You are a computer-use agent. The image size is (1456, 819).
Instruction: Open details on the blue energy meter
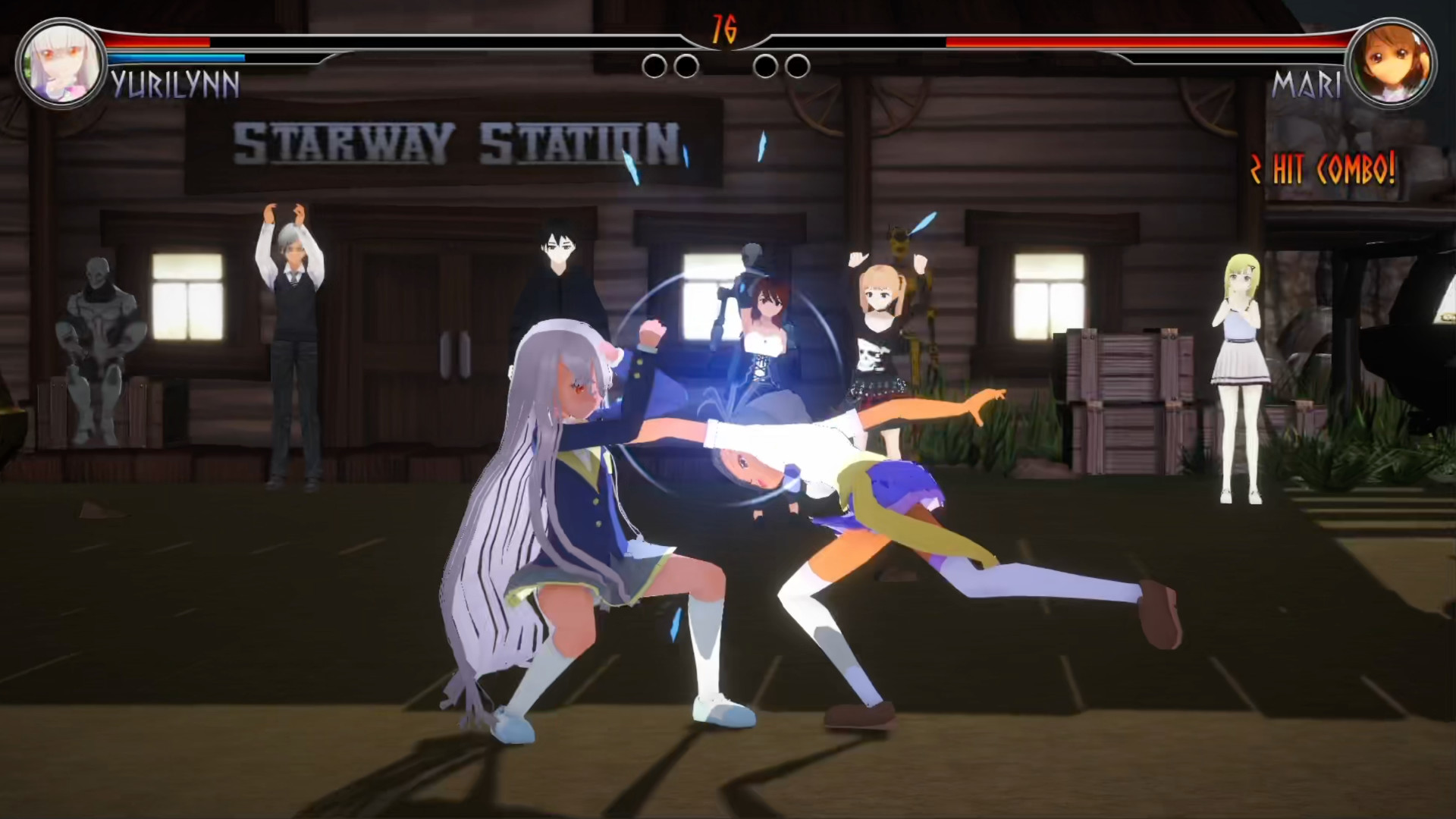pyautogui.click(x=178, y=58)
